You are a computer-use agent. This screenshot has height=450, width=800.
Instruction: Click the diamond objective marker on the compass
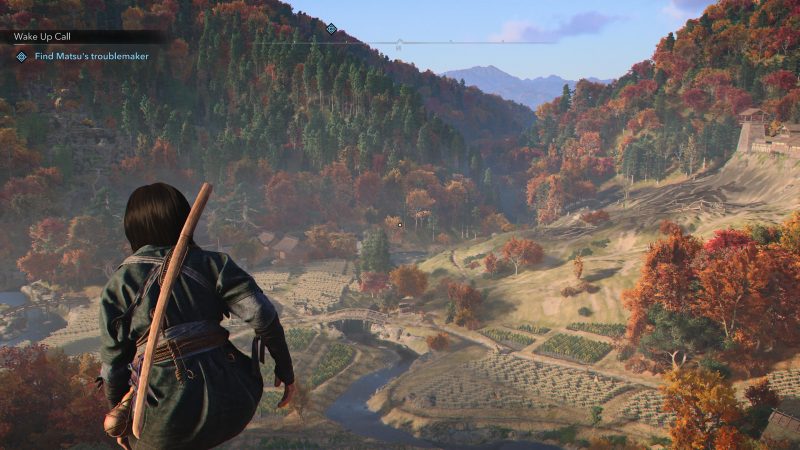click(x=331, y=28)
